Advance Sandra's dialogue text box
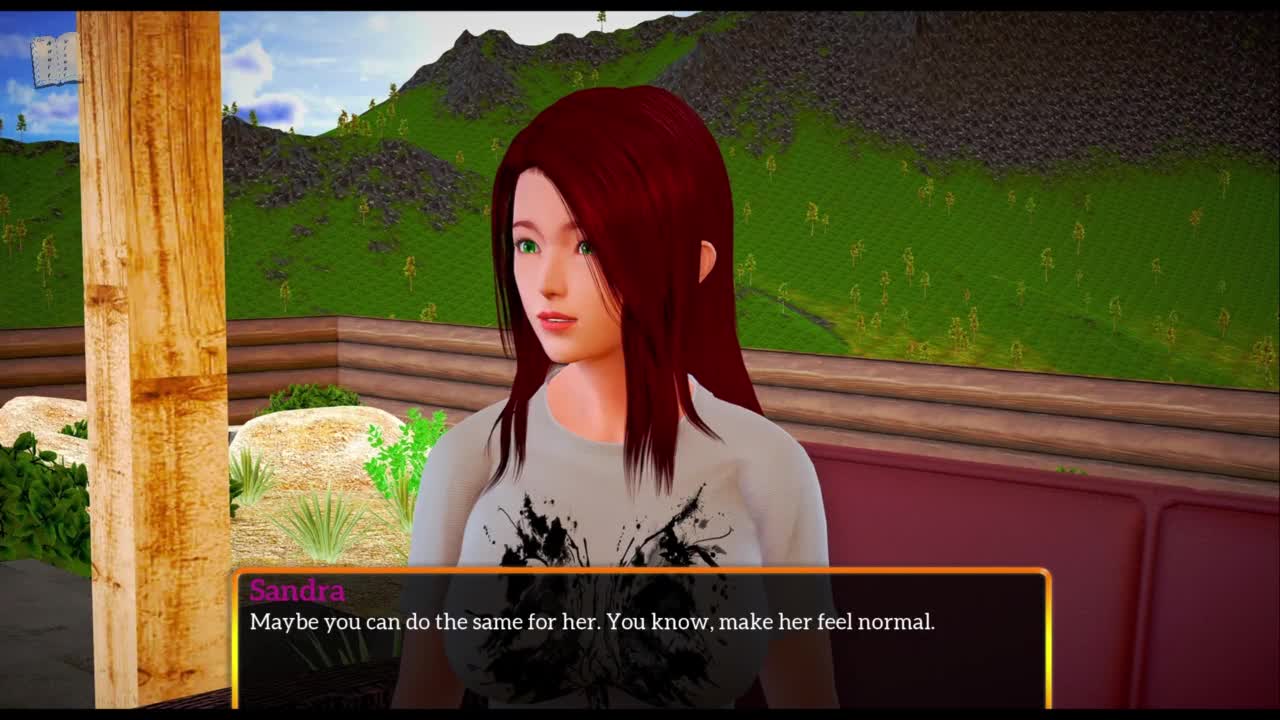 click(641, 638)
